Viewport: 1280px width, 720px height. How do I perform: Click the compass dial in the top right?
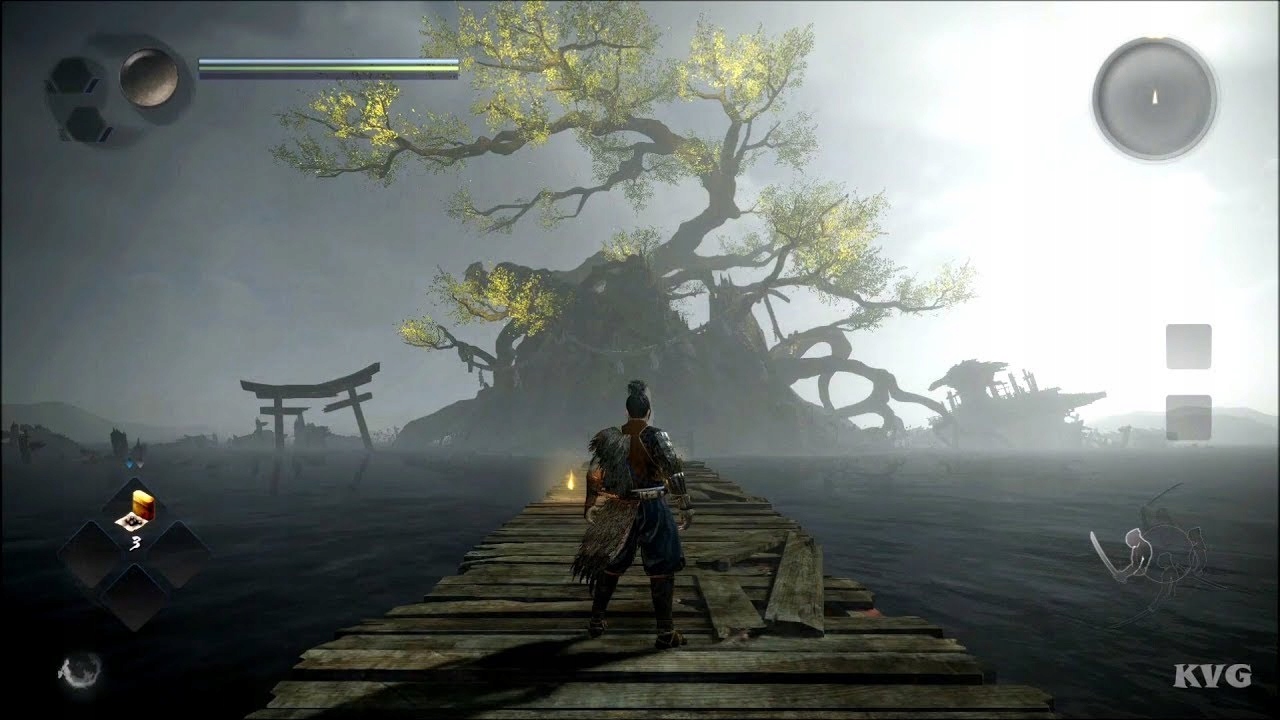click(1149, 100)
